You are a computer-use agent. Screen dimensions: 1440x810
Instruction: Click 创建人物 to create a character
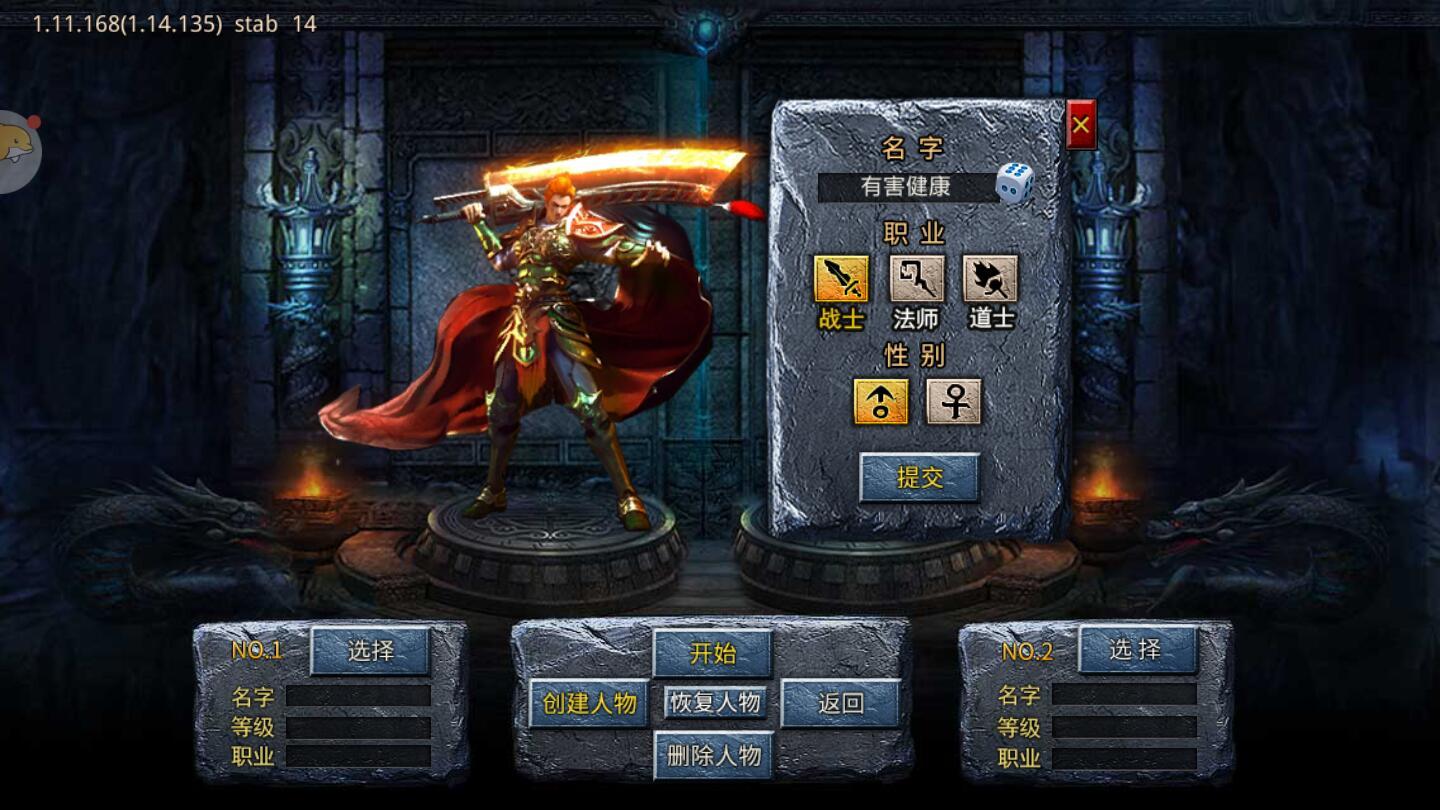click(588, 702)
